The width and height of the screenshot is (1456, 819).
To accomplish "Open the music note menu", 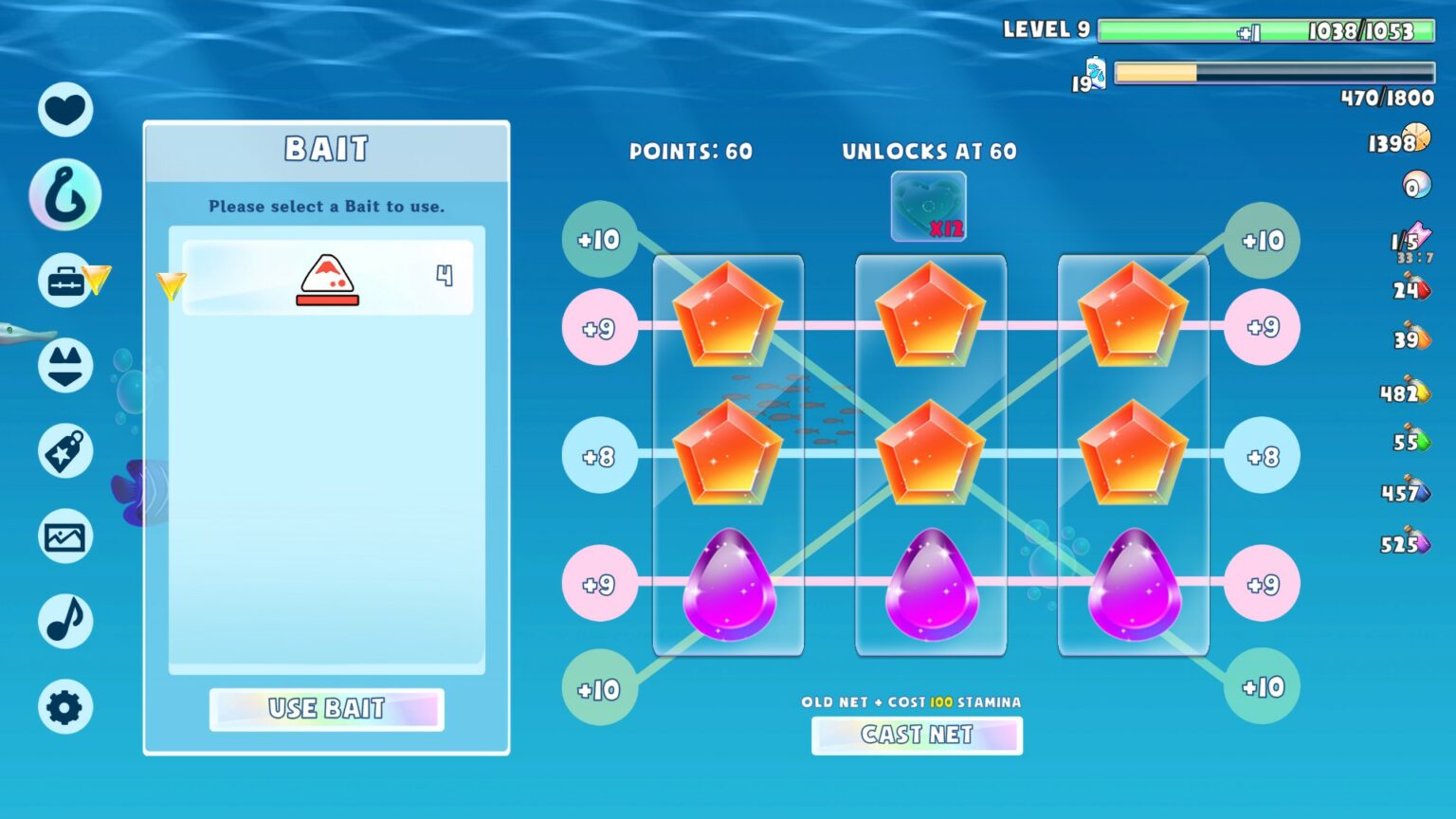I will 65,622.
